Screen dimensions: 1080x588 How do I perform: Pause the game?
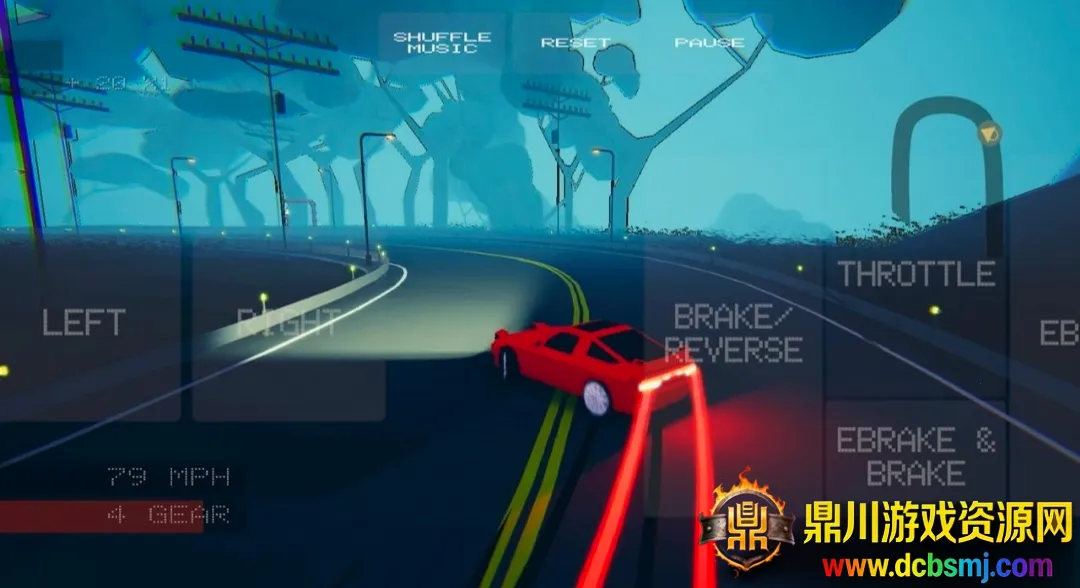[709, 43]
